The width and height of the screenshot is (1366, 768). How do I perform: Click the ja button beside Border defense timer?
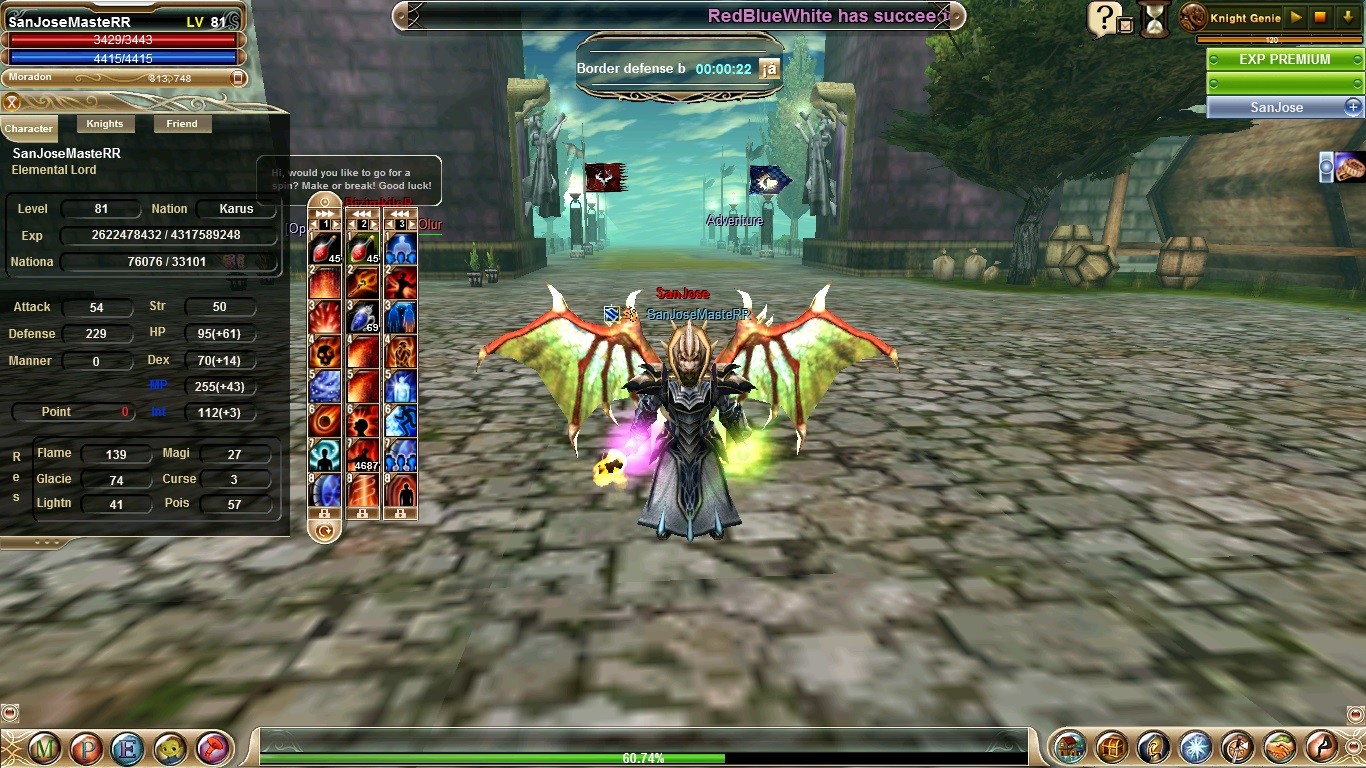769,69
